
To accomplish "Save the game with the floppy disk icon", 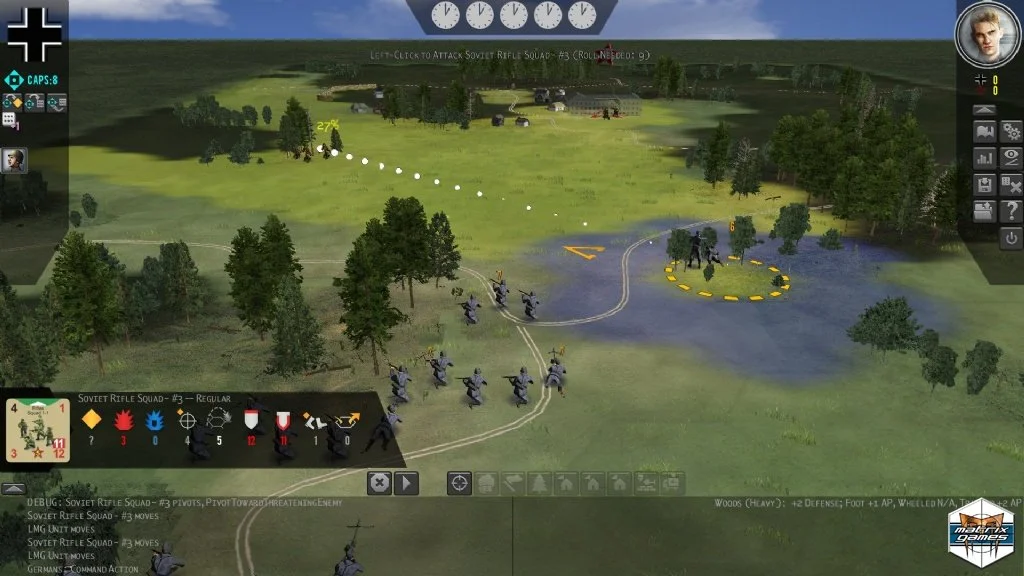I will (984, 185).
